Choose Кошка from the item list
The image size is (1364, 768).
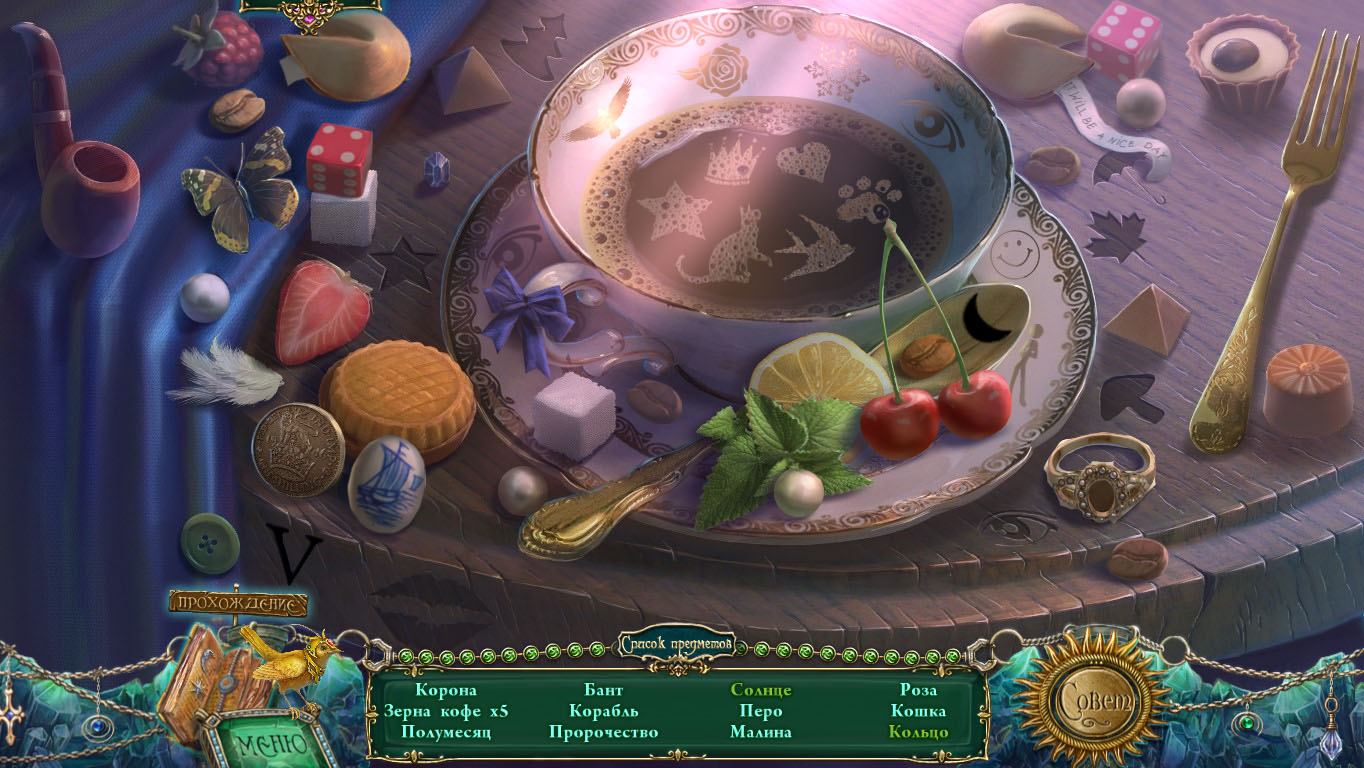(918, 711)
